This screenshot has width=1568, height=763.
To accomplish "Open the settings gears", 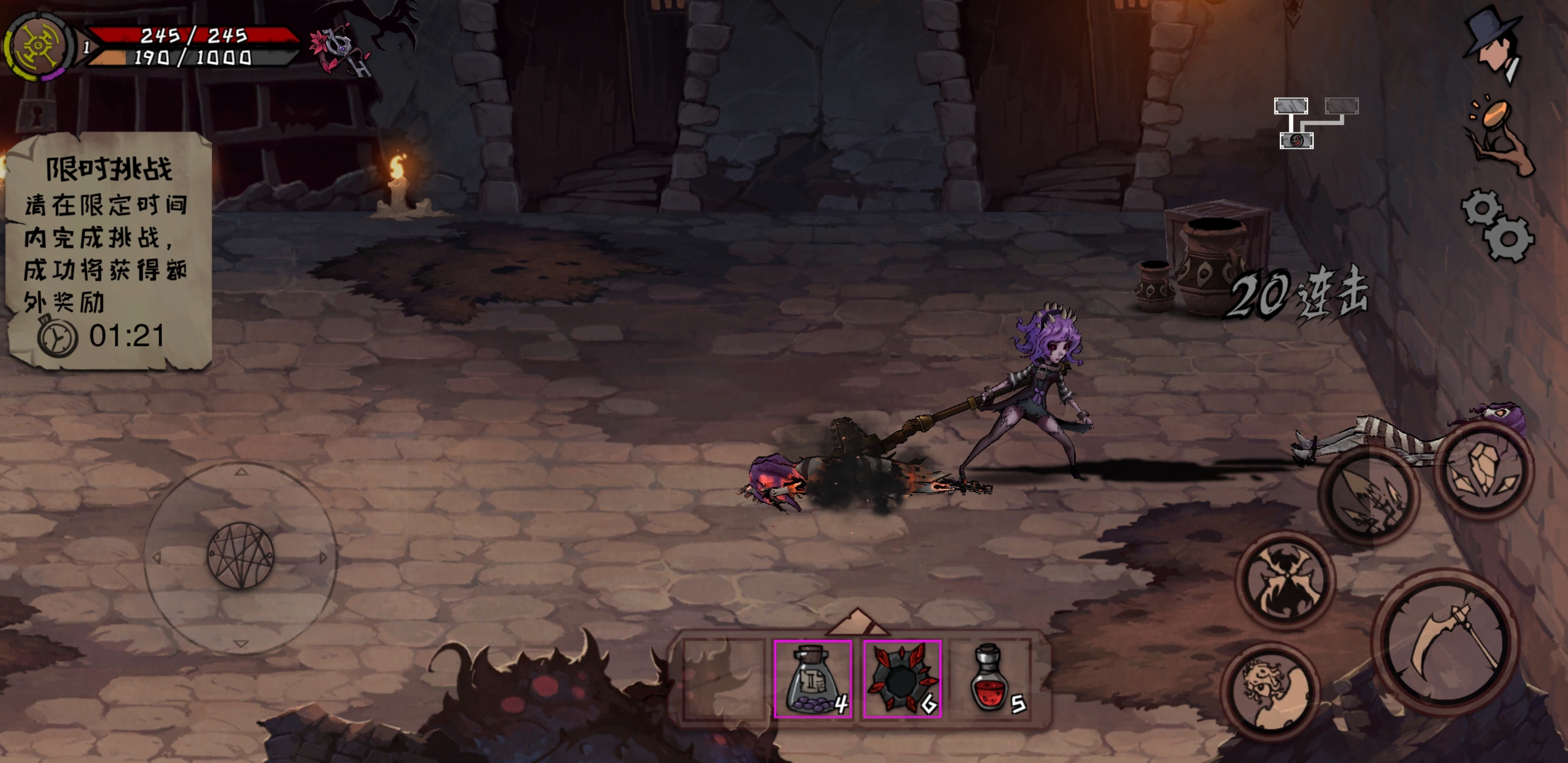I will (1499, 225).
